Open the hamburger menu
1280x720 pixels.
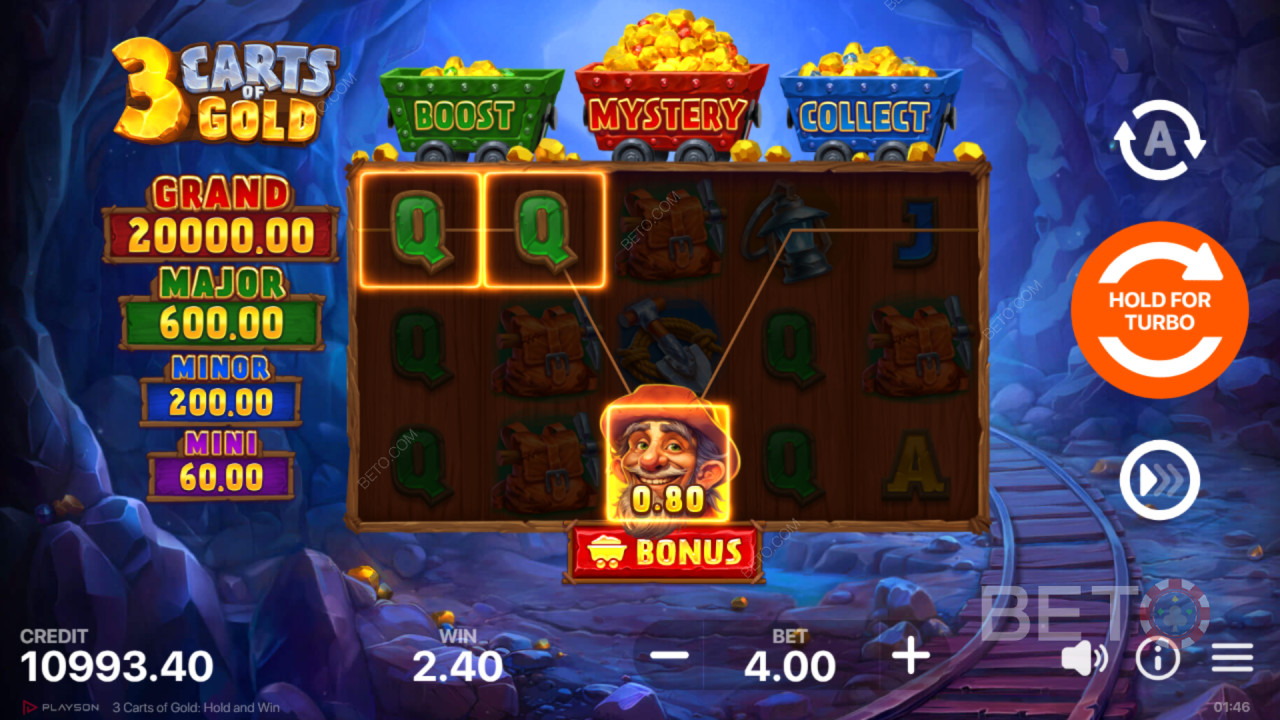1232,658
